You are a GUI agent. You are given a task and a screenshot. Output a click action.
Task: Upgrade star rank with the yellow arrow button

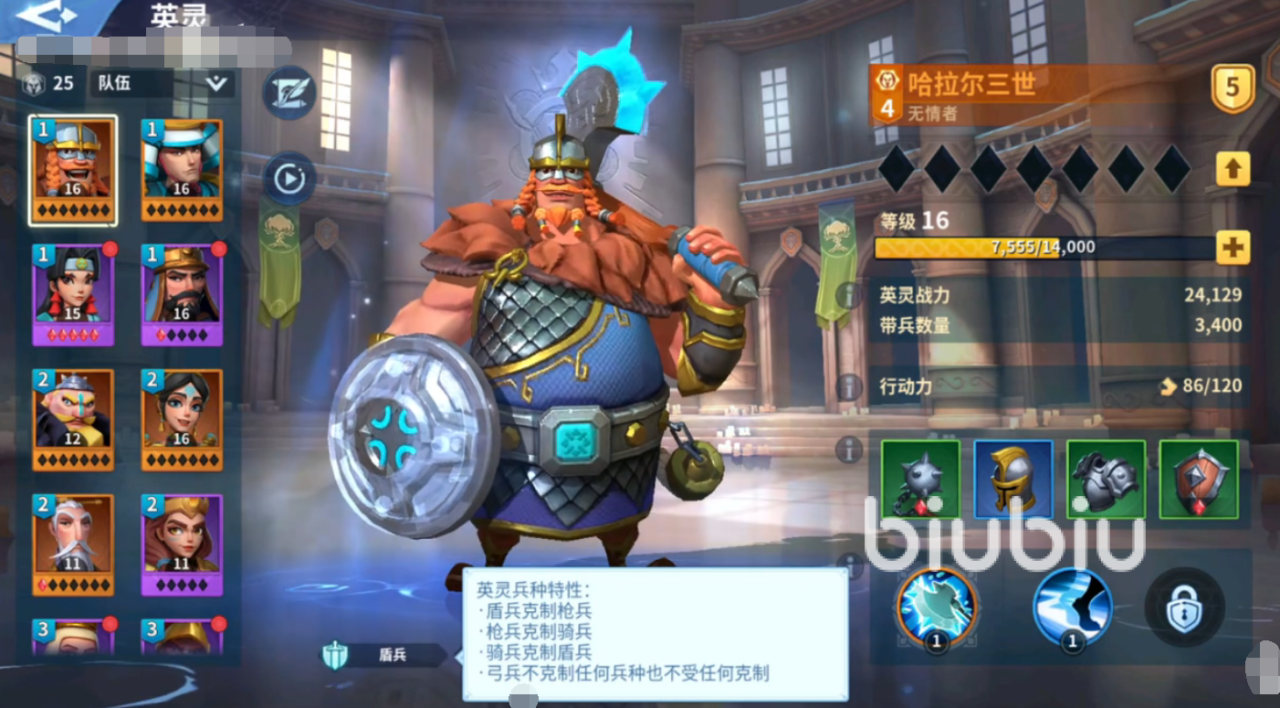click(1233, 169)
